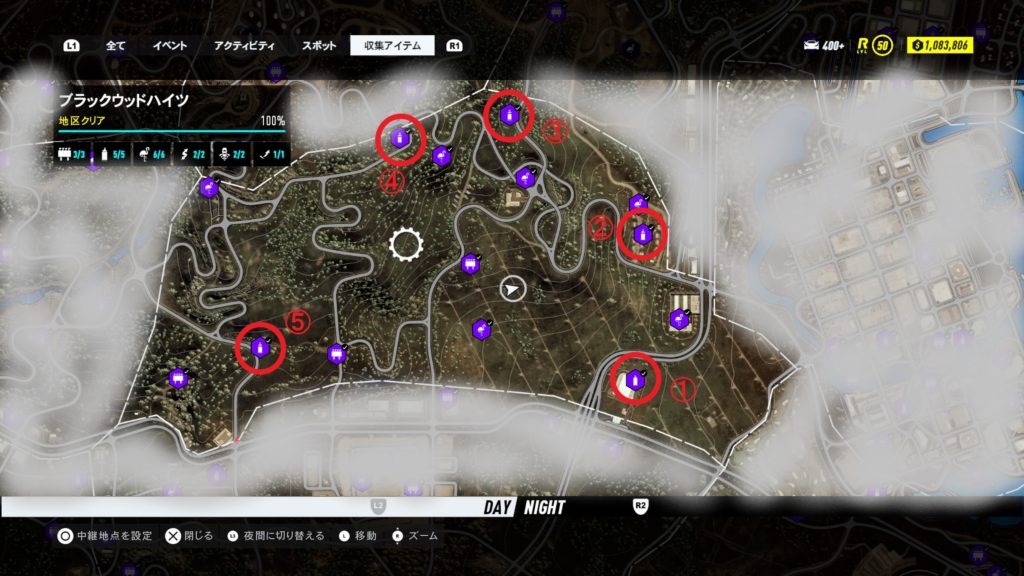Switch to the 全て tab
Image resolution: width=1024 pixels, height=576 pixels.
(115, 45)
